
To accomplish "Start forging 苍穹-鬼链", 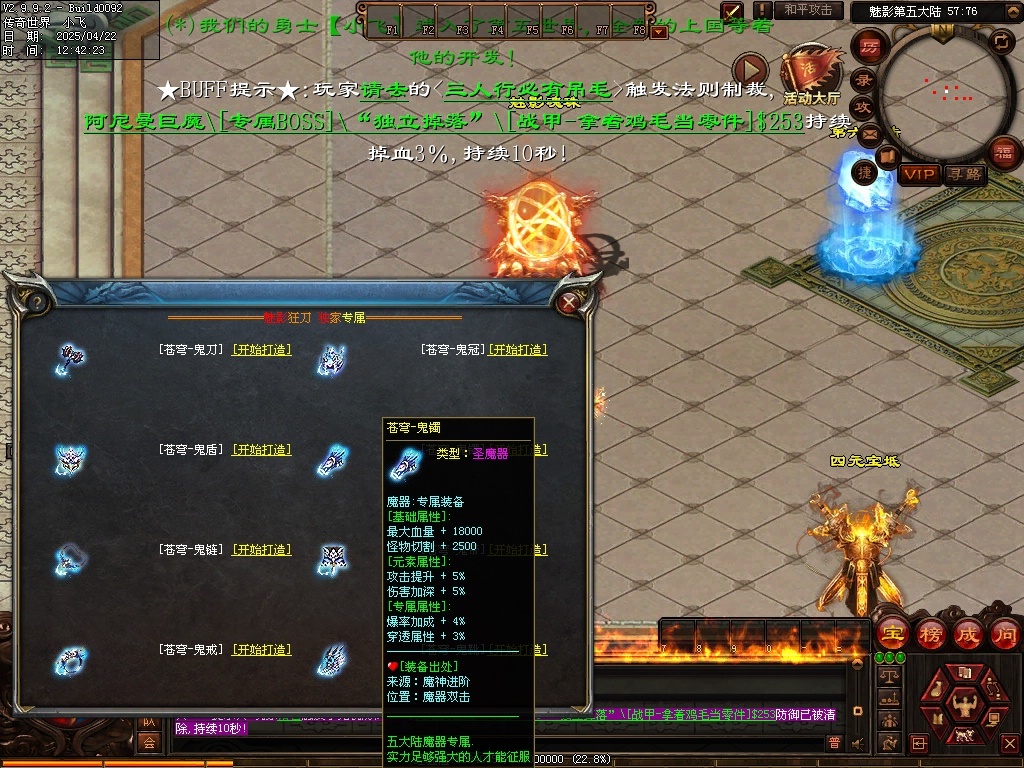I will 262,550.
